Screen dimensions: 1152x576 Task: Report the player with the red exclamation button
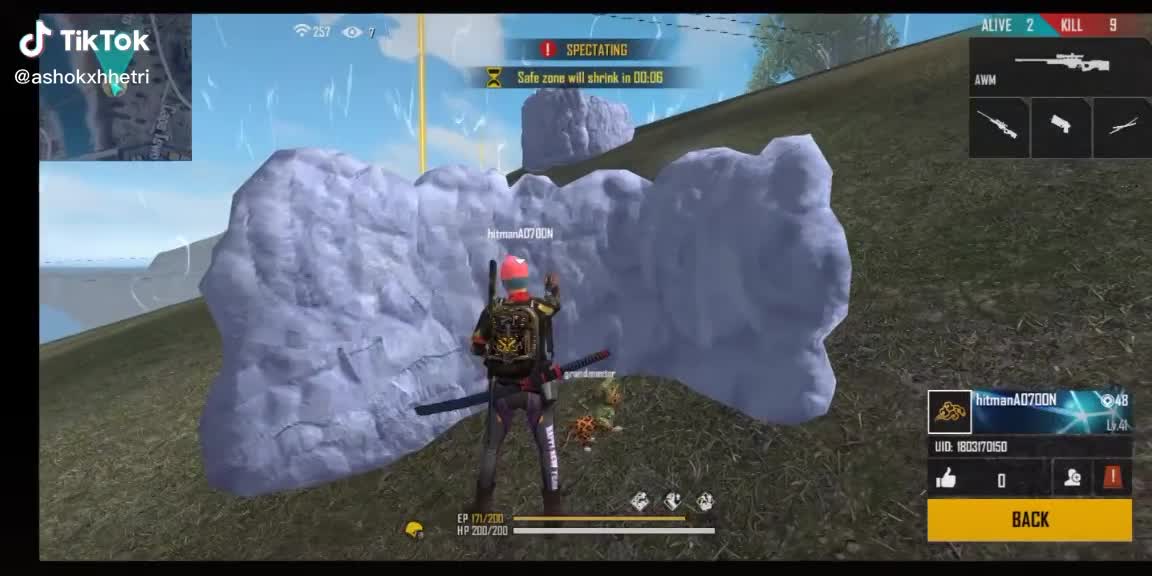(1113, 478)
